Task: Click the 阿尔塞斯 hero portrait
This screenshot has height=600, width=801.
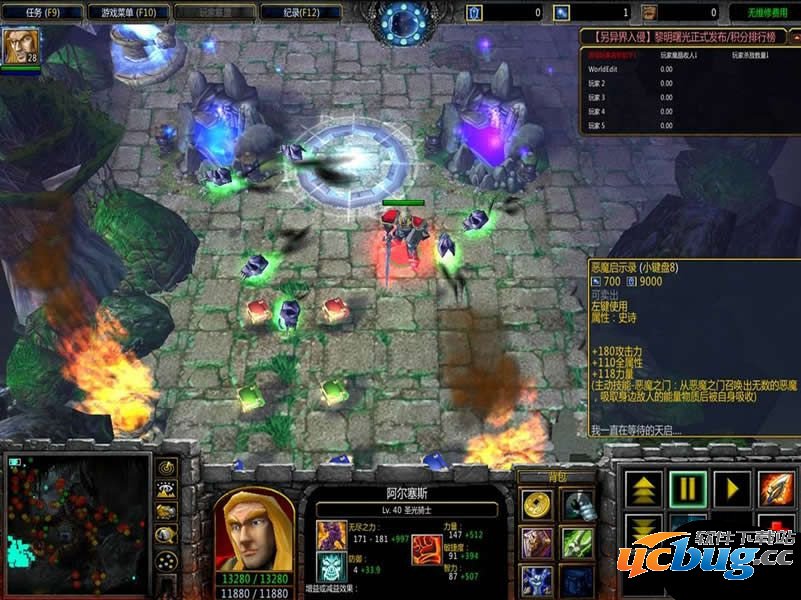Action: coord(253,528)
